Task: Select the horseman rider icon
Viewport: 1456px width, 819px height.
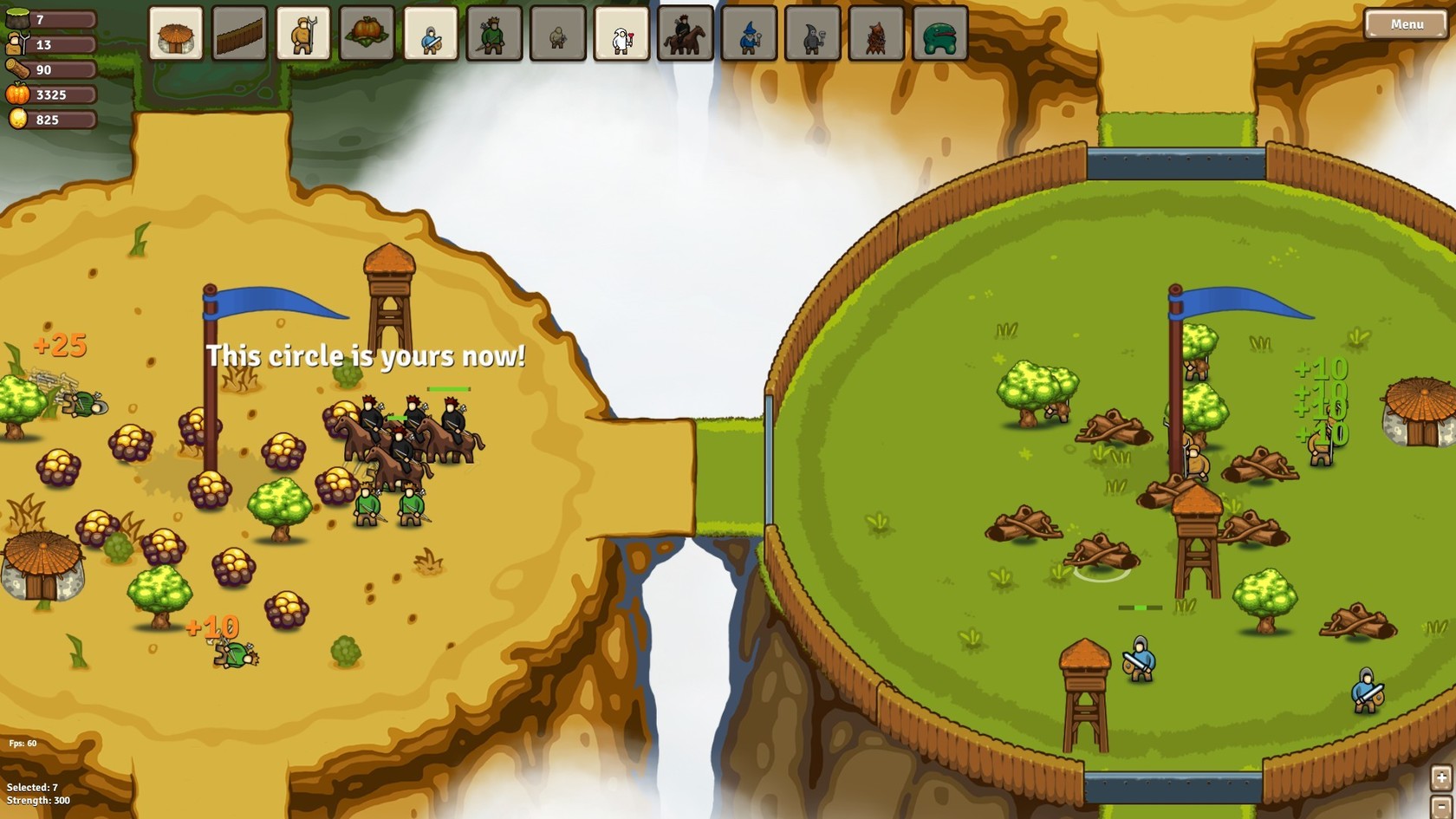Action: click(685, 36)
